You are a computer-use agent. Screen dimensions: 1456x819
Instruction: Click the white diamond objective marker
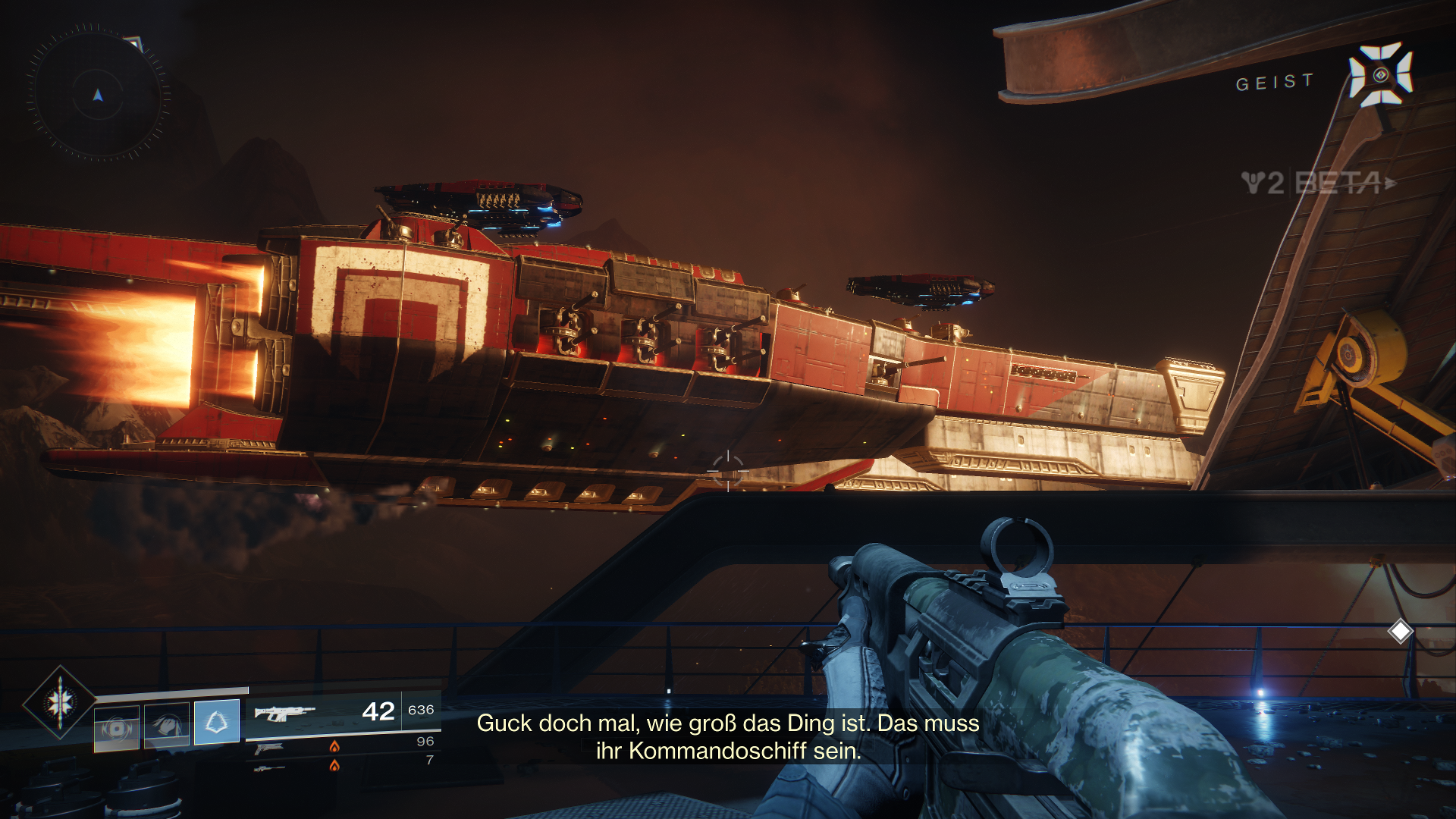click(1400, 631)
